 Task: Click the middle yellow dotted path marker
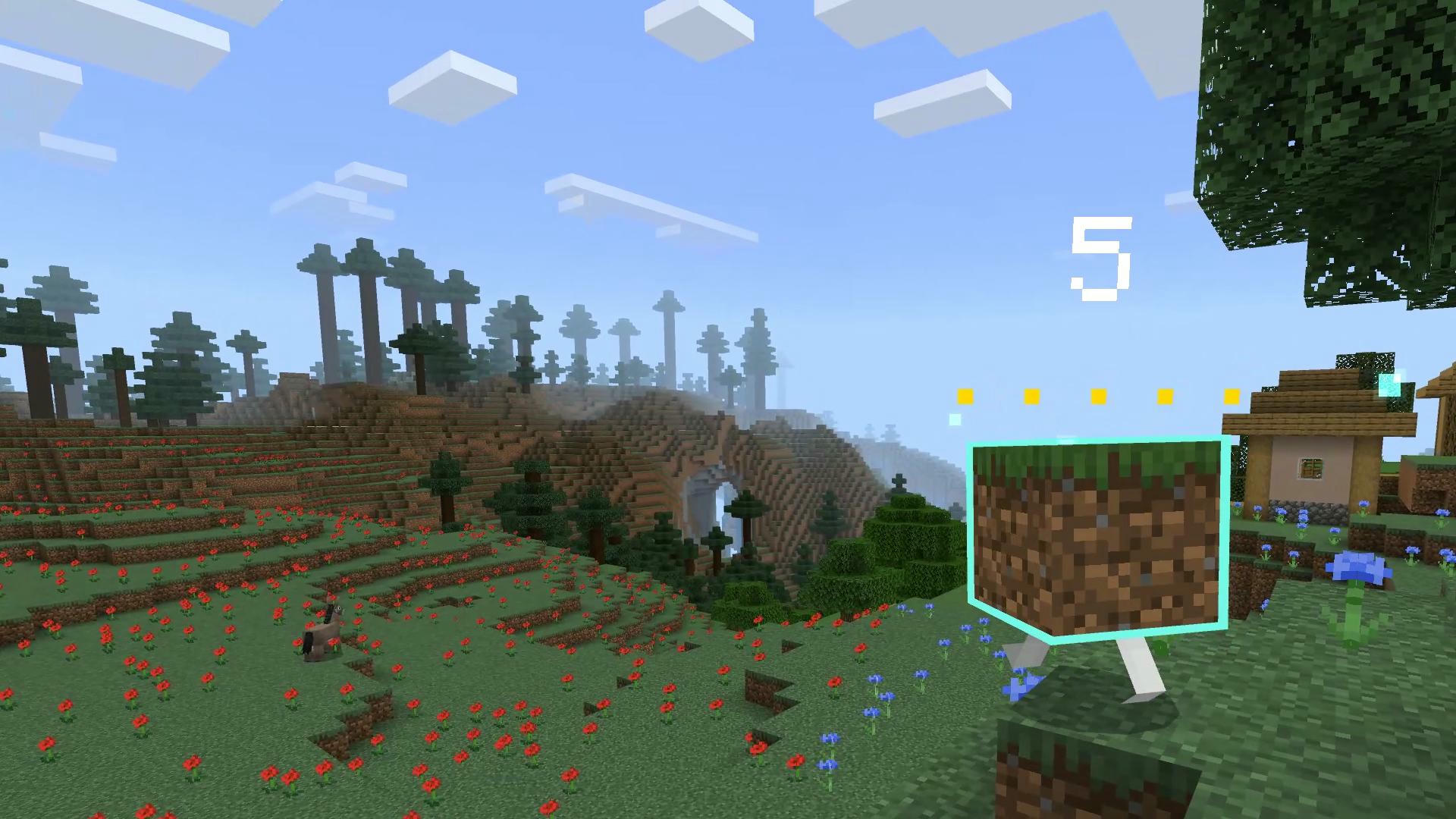pyautogui.click(x=1099, y=395)
